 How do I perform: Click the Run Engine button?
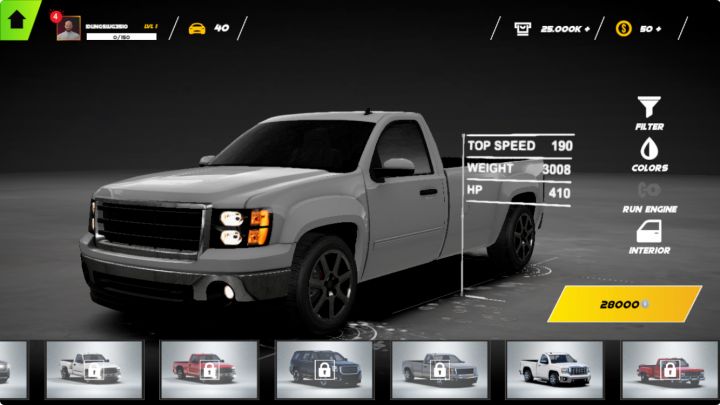[649, 195]
